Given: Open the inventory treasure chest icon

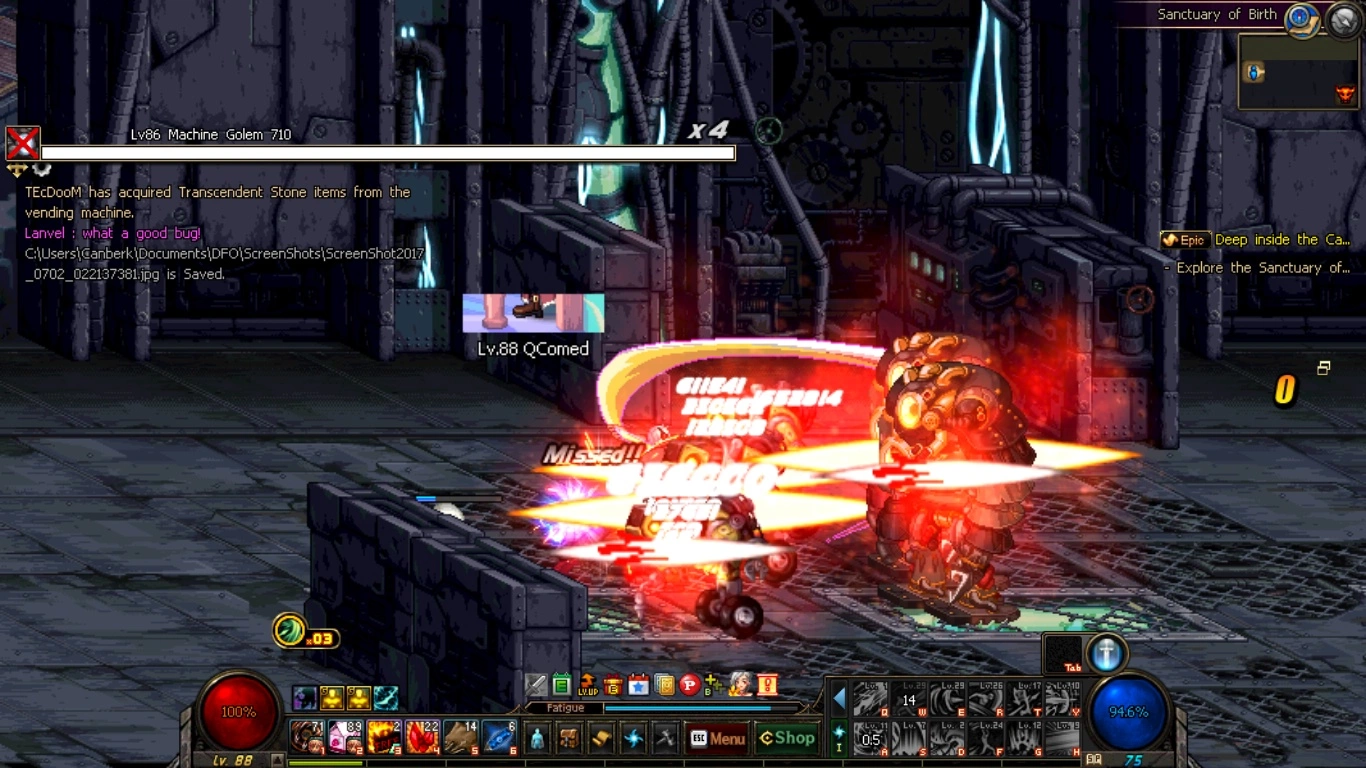Looking at the screenshot, I should [x=569, y=739].
